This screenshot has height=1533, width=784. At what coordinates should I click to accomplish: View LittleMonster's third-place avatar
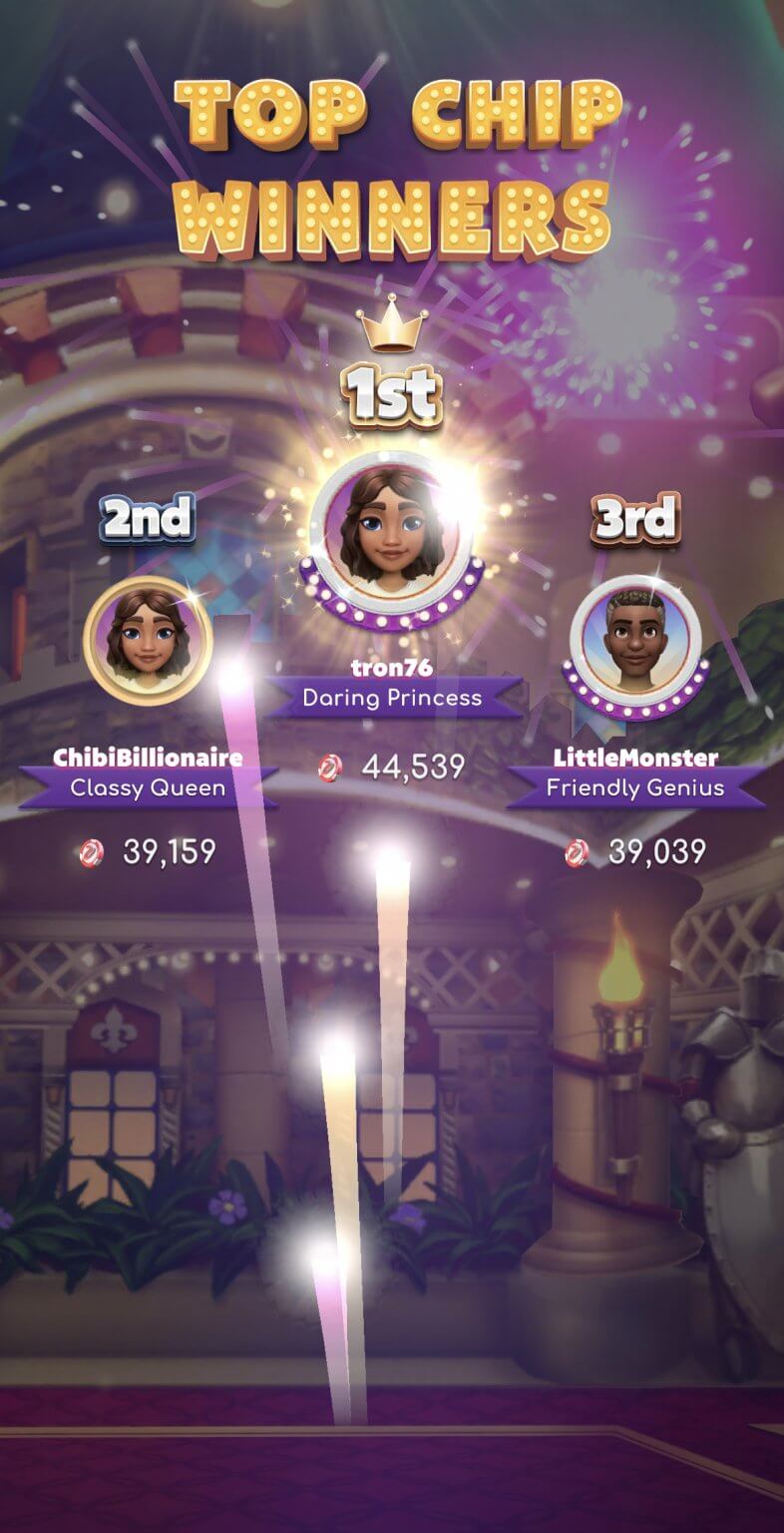click(635, 639)
